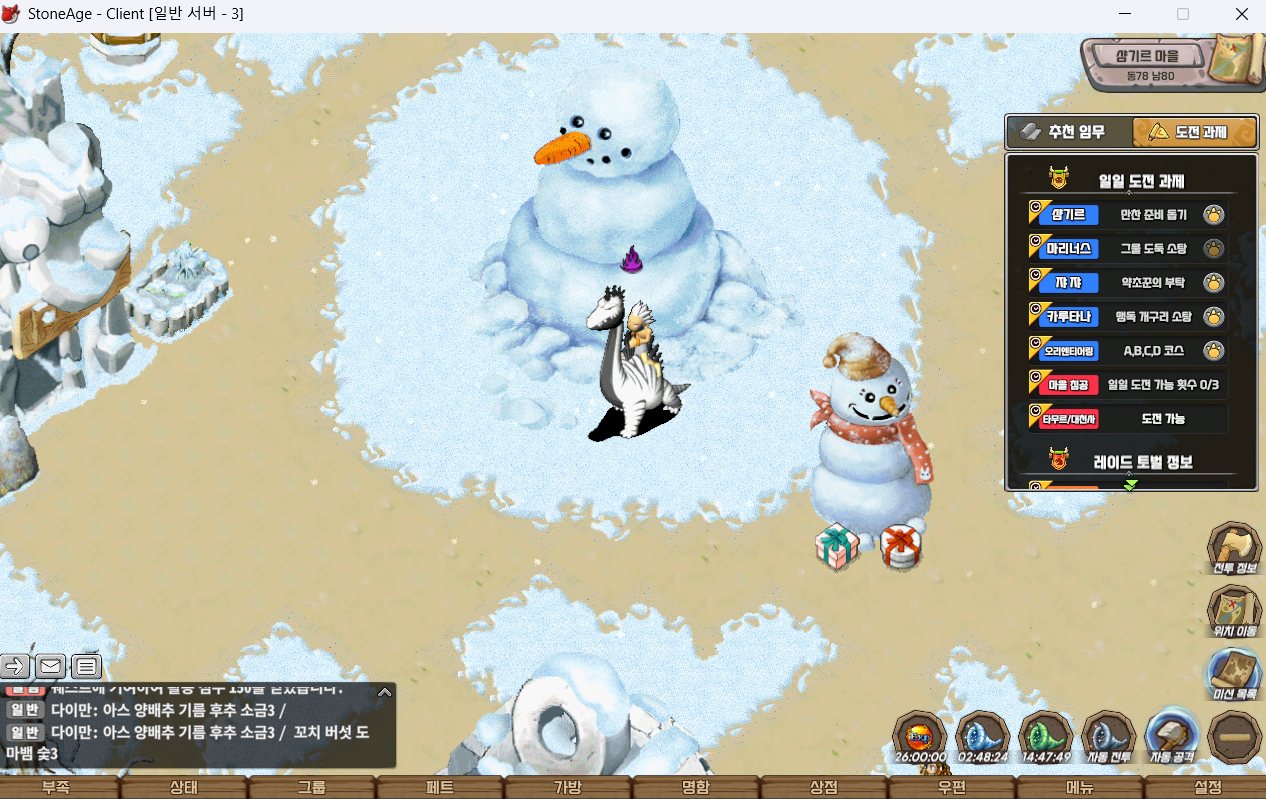The width and height of the screenshot is (1266, 799).
Task: Open the 설정 (settings) menu
Action: click(x=1208, y=787)
